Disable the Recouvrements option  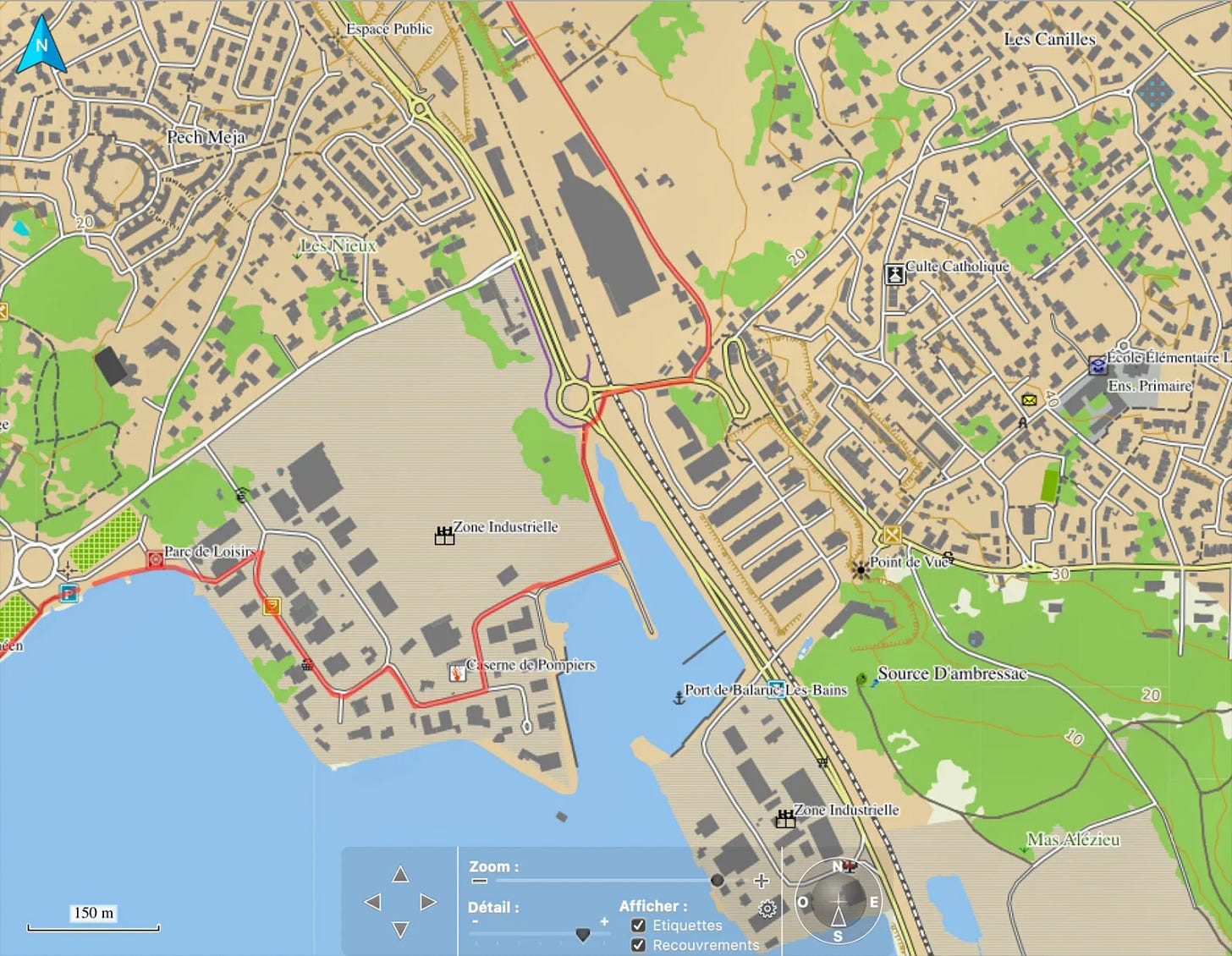tap(638, 944)
